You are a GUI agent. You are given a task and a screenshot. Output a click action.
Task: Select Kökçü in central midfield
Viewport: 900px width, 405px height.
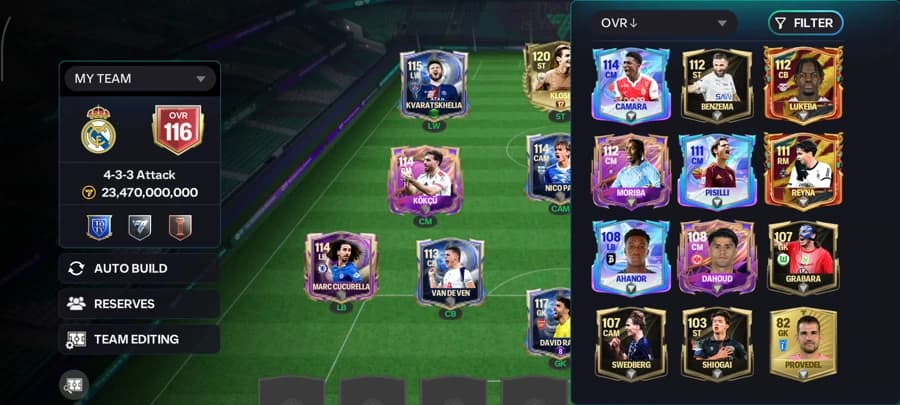tap(426, 180)
